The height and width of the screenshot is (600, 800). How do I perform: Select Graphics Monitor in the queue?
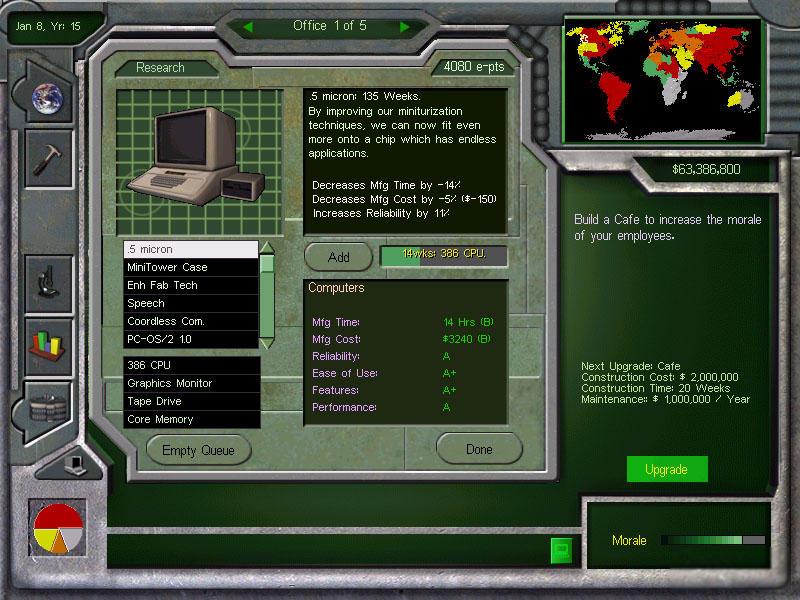(x=190, y=384)
